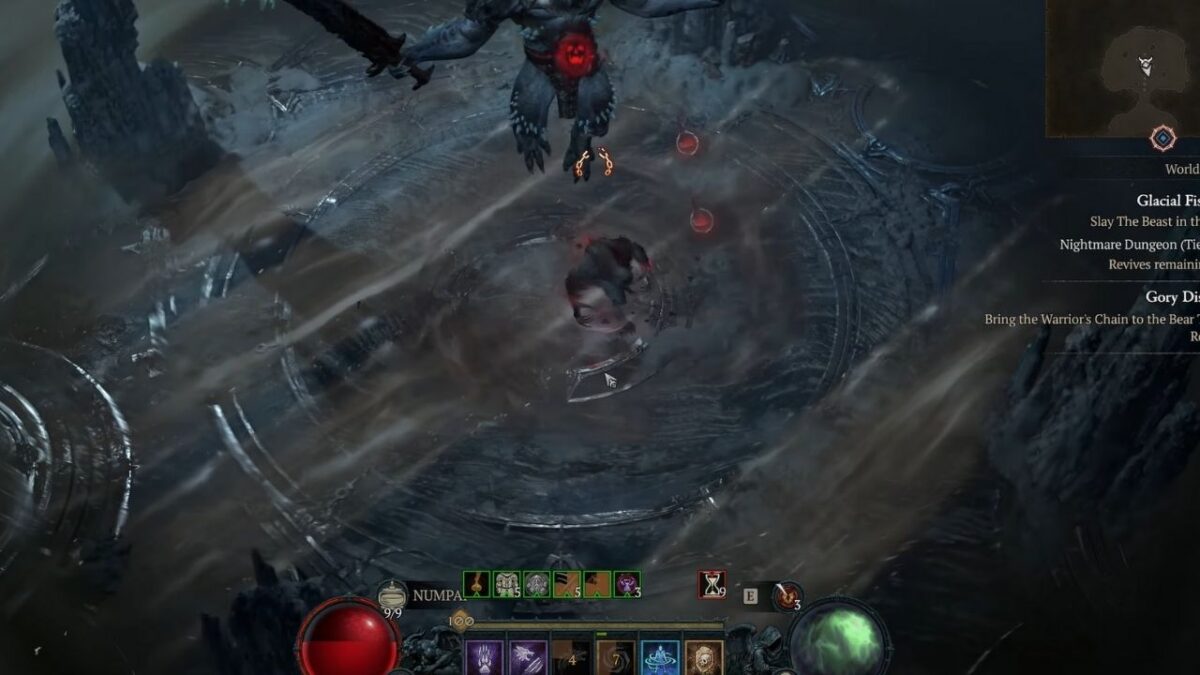Inspect the purple potion buff icon
This screenshot has width=1200, height=675.
(x=627, y=584)
